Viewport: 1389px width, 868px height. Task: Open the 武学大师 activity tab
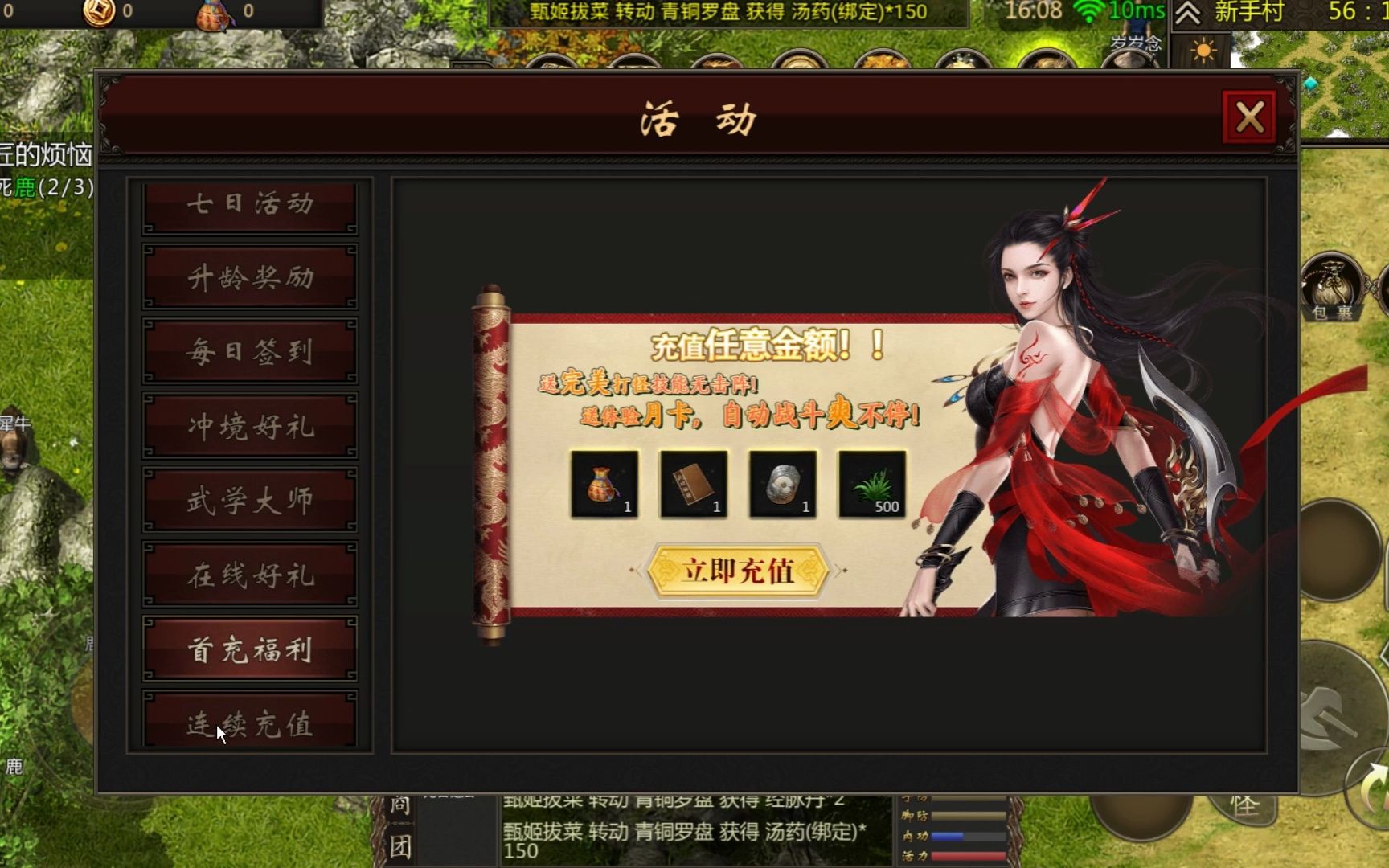click(249, 498)
